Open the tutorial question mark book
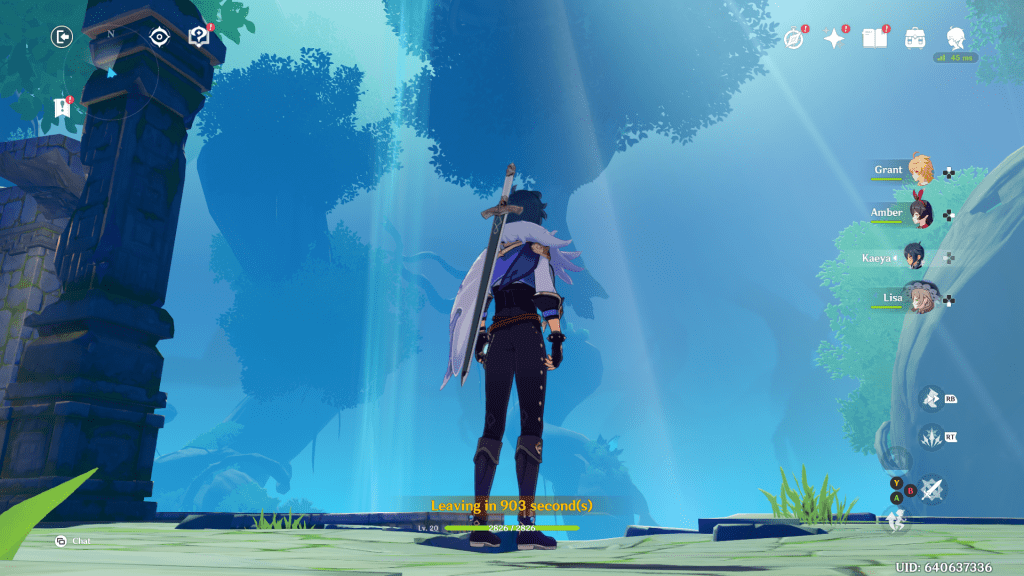The height and width of the screenshot is (576, 1024). pyautogui.click(x=198, y=38)
